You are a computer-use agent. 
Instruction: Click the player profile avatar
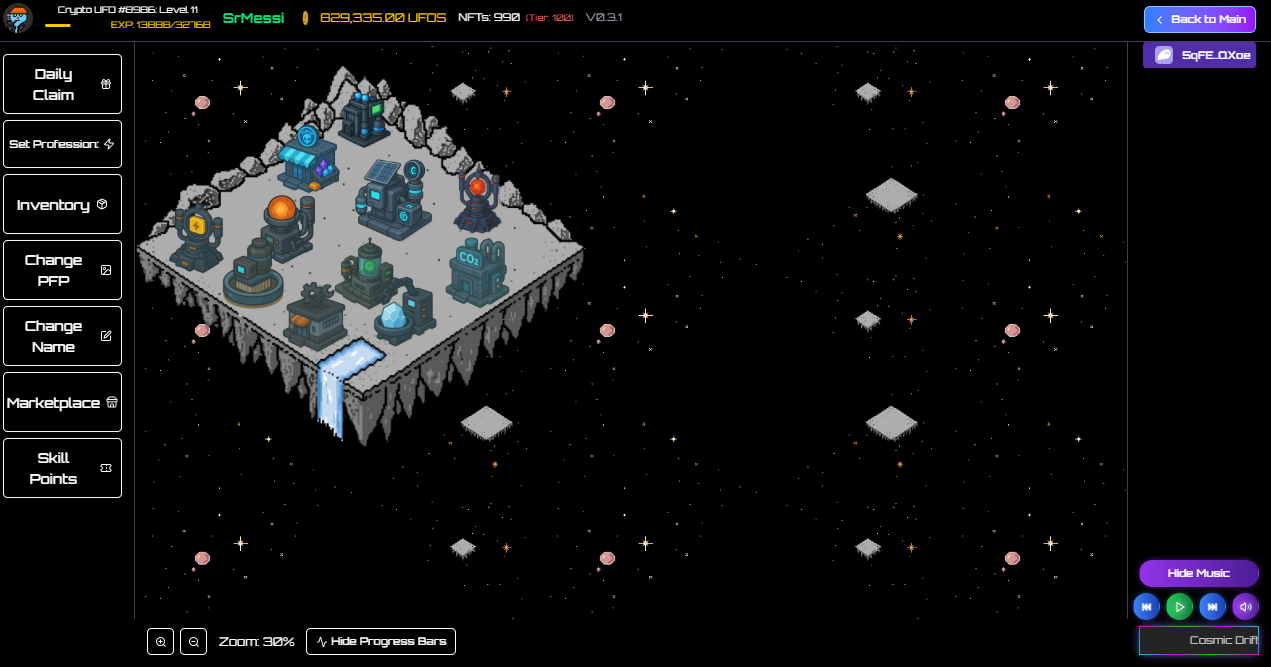(x=18, y=18)
